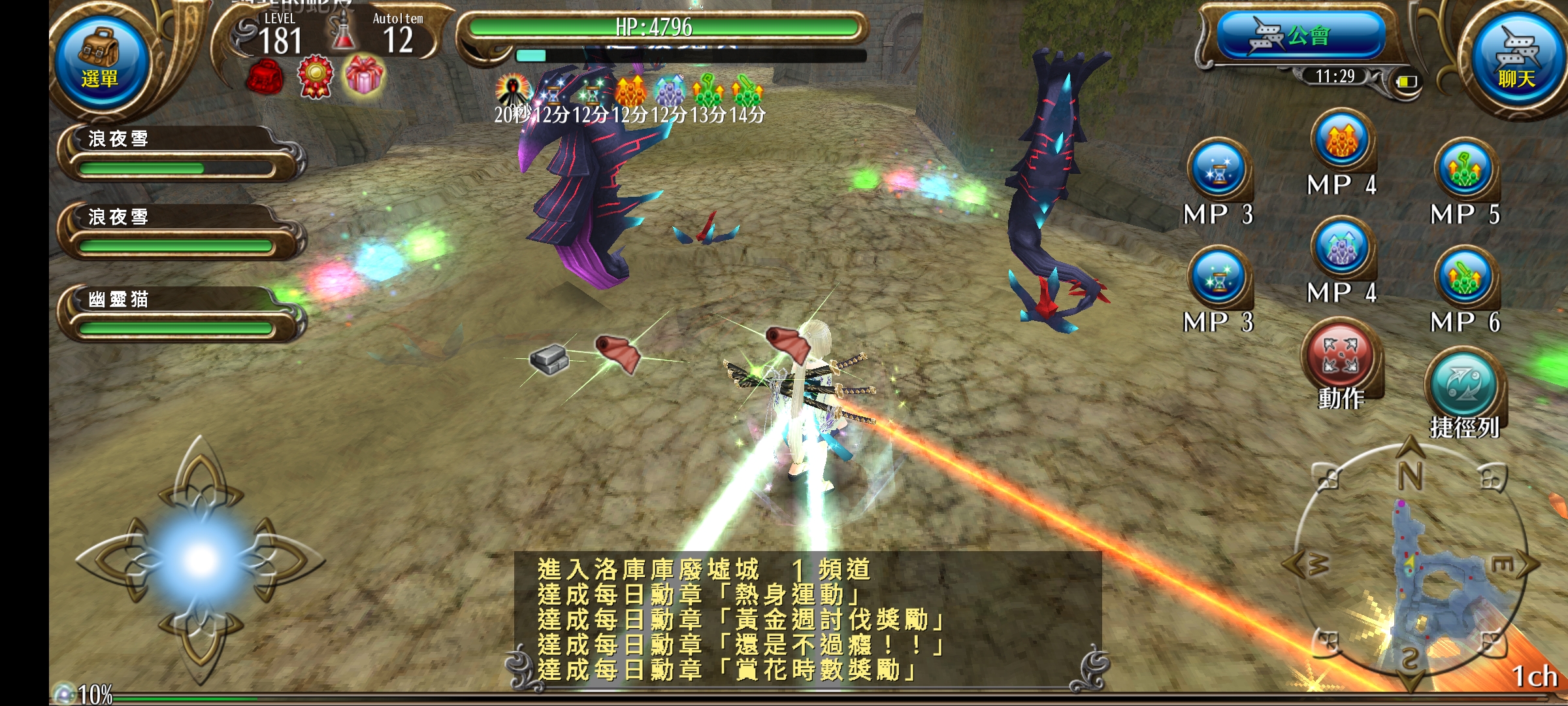
Task: Open the pink gift box icon
Action: 364,75
